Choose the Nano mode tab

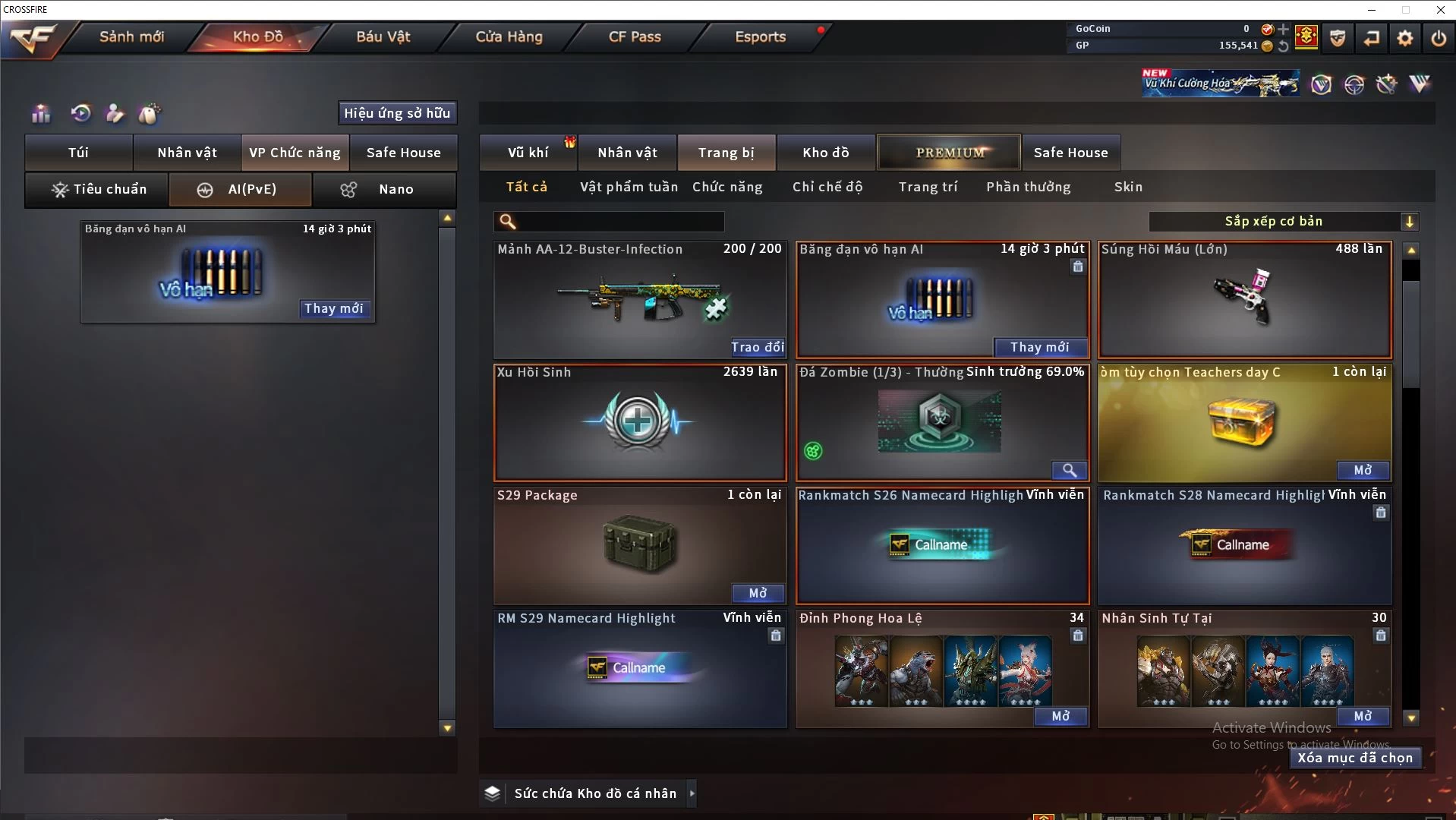(x=384, y=189)
